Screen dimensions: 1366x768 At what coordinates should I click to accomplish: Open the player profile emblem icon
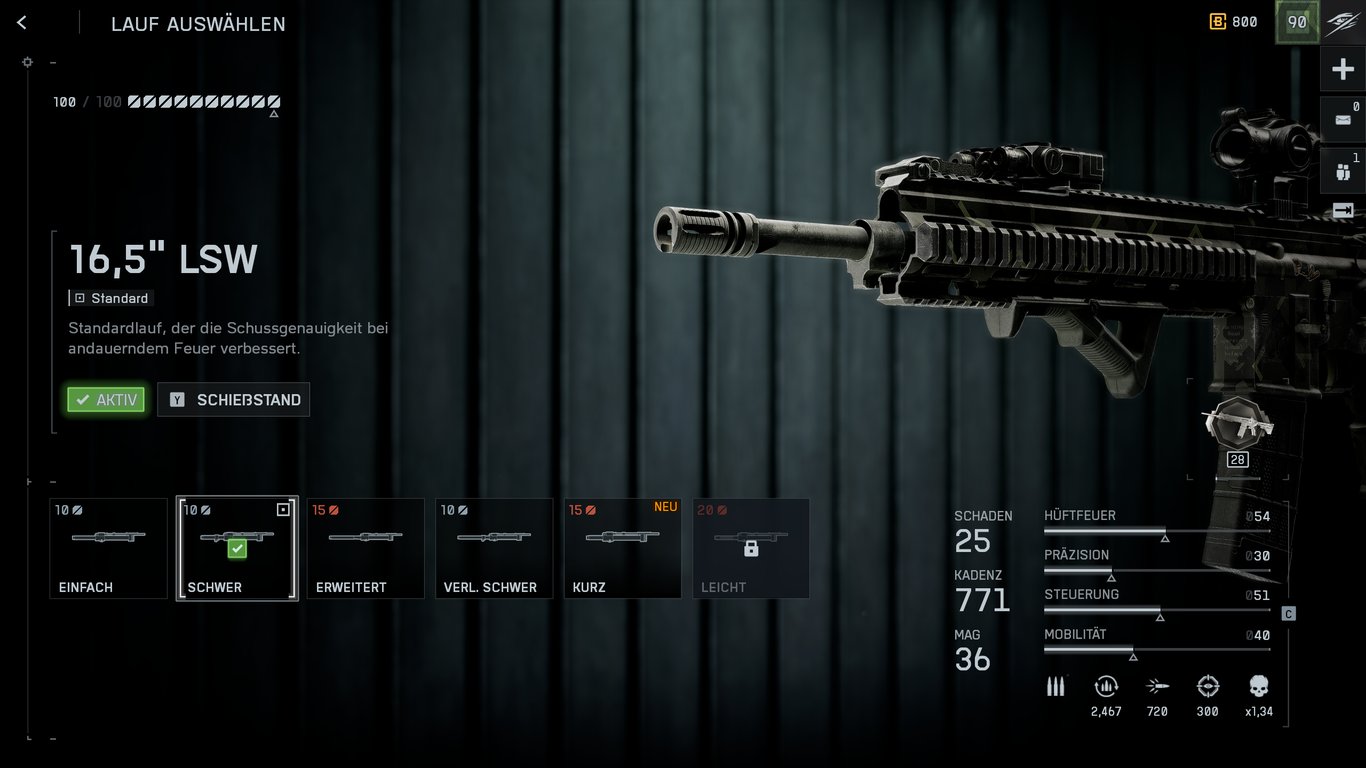(1342, 23)
